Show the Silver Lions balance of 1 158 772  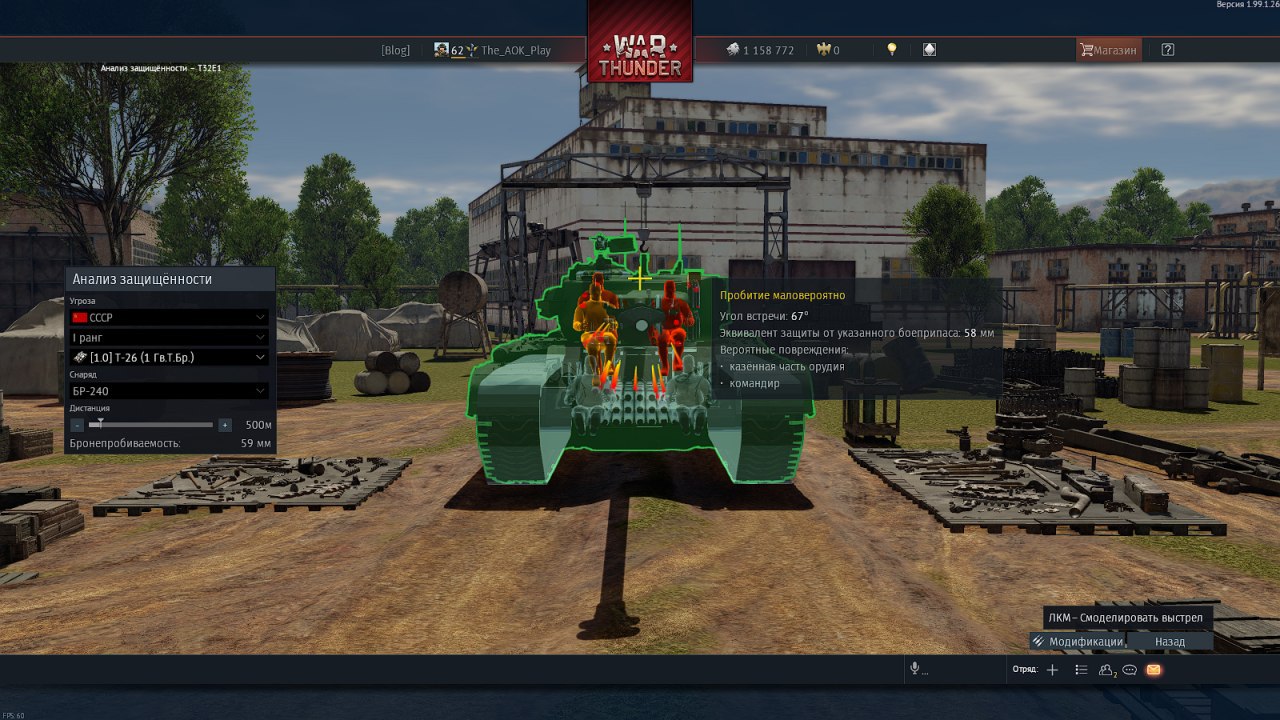[760, 50]
